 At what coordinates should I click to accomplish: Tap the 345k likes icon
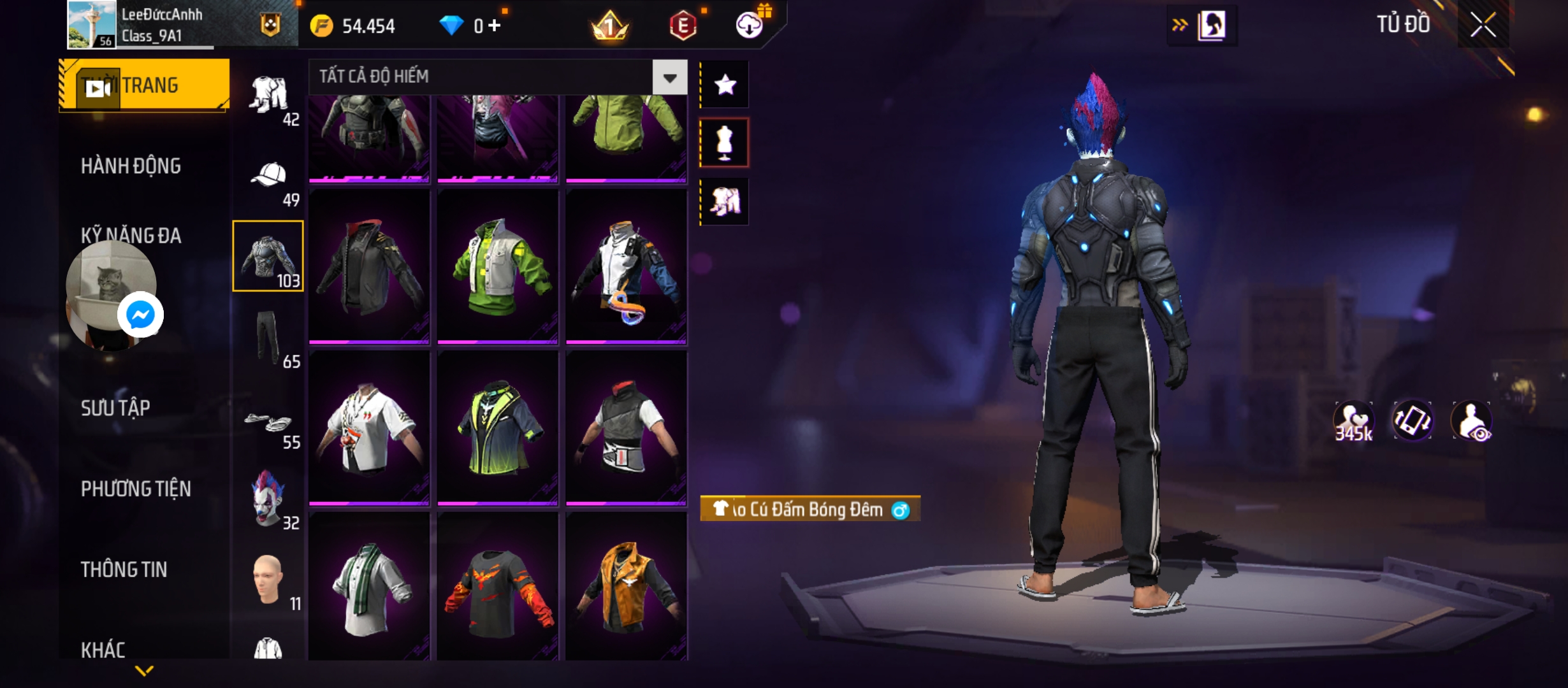pos(1353,422)
